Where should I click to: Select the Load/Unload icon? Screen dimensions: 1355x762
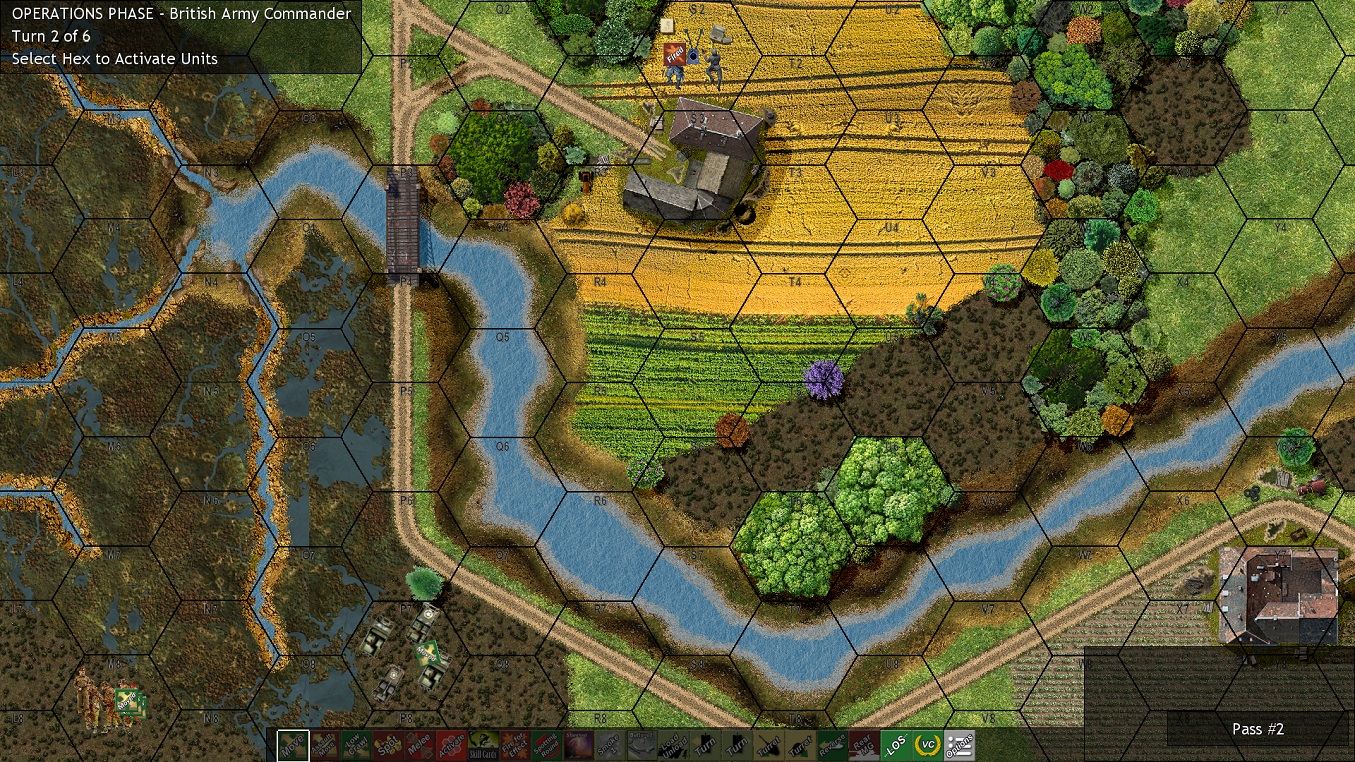(673, 745)
